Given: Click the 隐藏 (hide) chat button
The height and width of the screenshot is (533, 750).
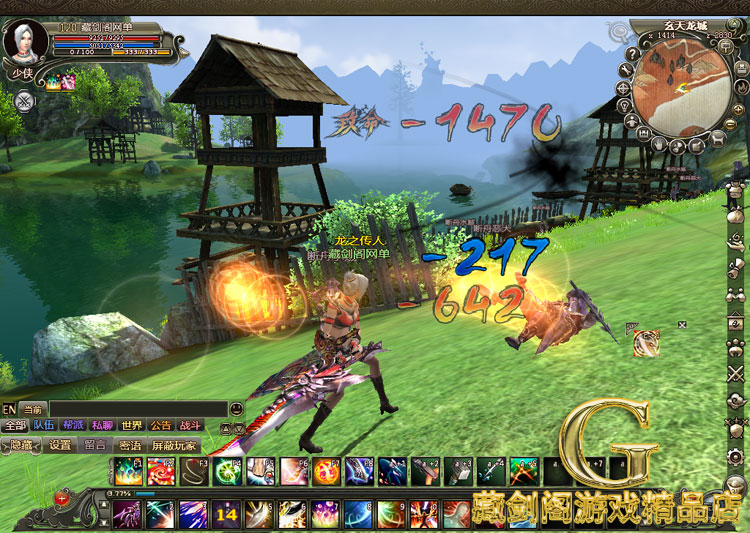Looking at the screenshot, I should coord(21,445).
